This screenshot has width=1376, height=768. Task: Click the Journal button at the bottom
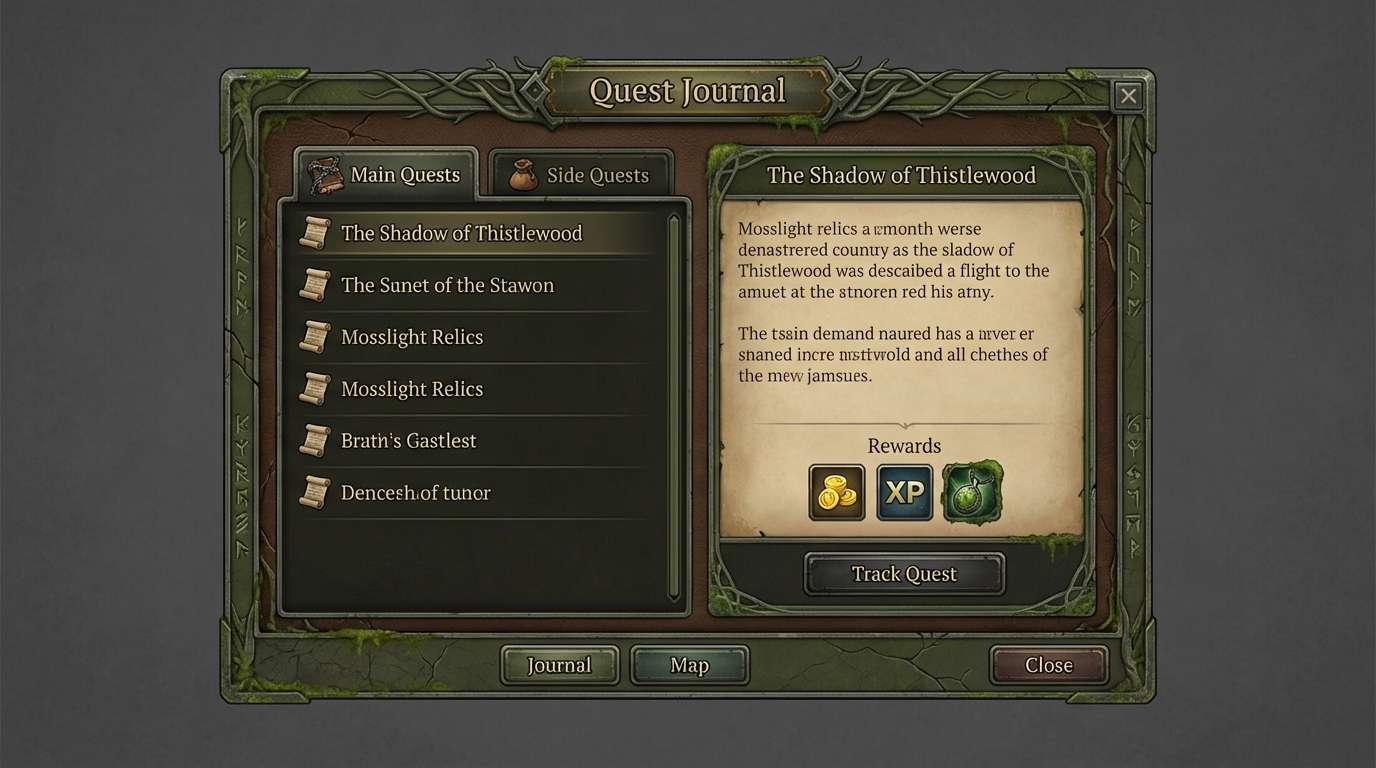pos(558,664)
